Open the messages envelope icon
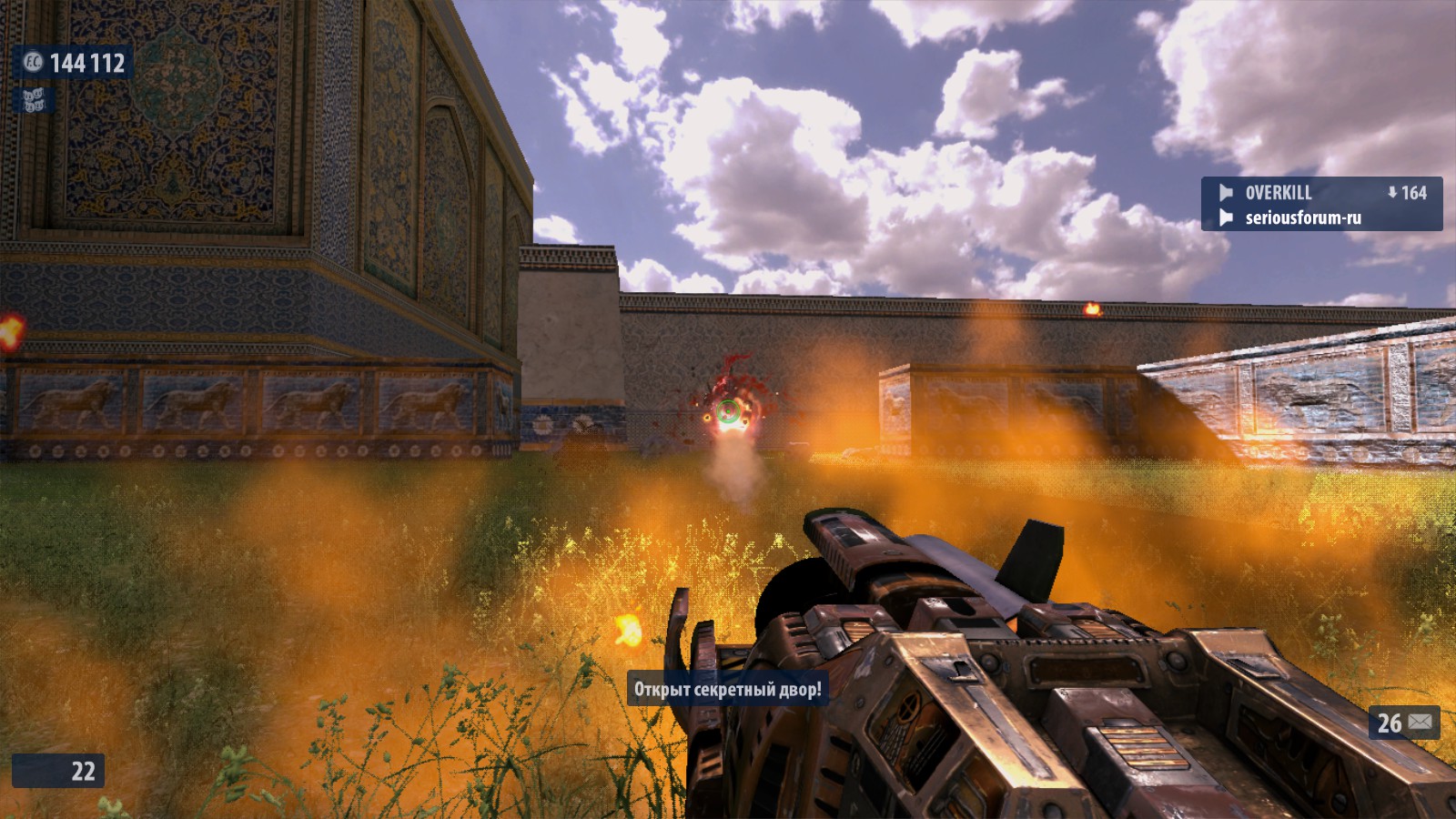Viewport: 1456px width, 819px height. [1421, 723]
